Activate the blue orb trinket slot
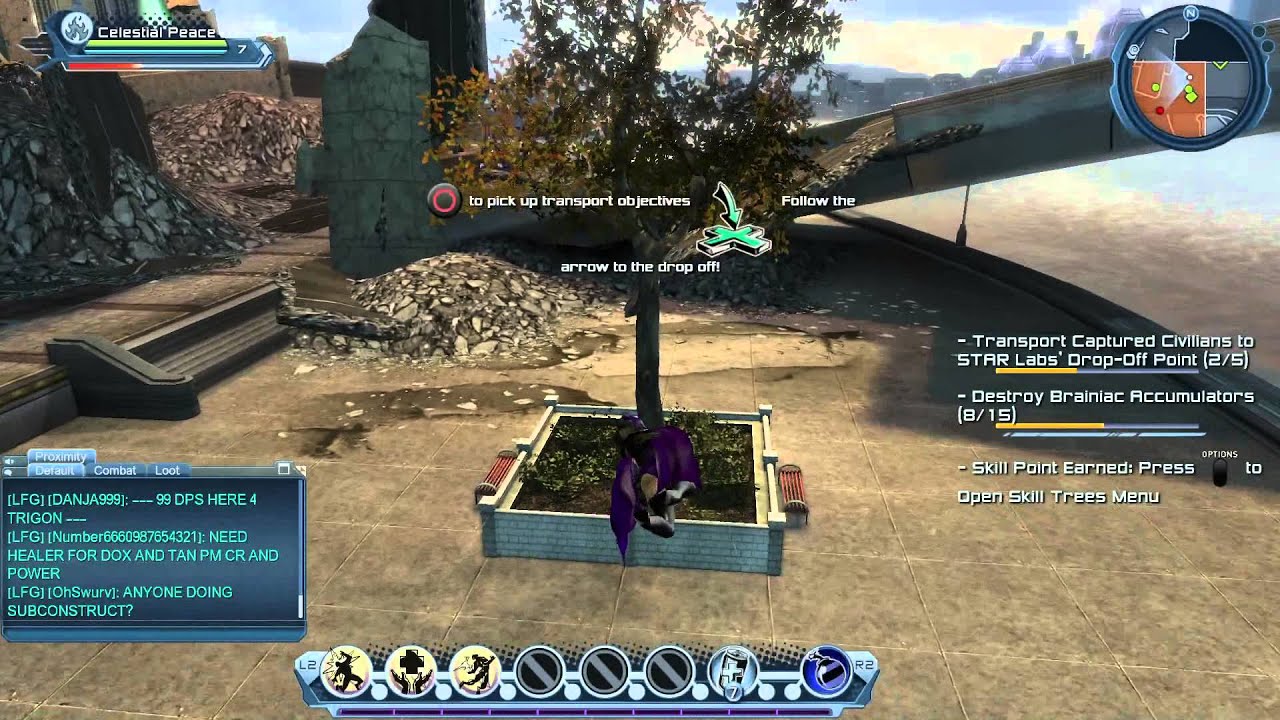Viewport: 1280px width, 720px height. tap(826, 671)
